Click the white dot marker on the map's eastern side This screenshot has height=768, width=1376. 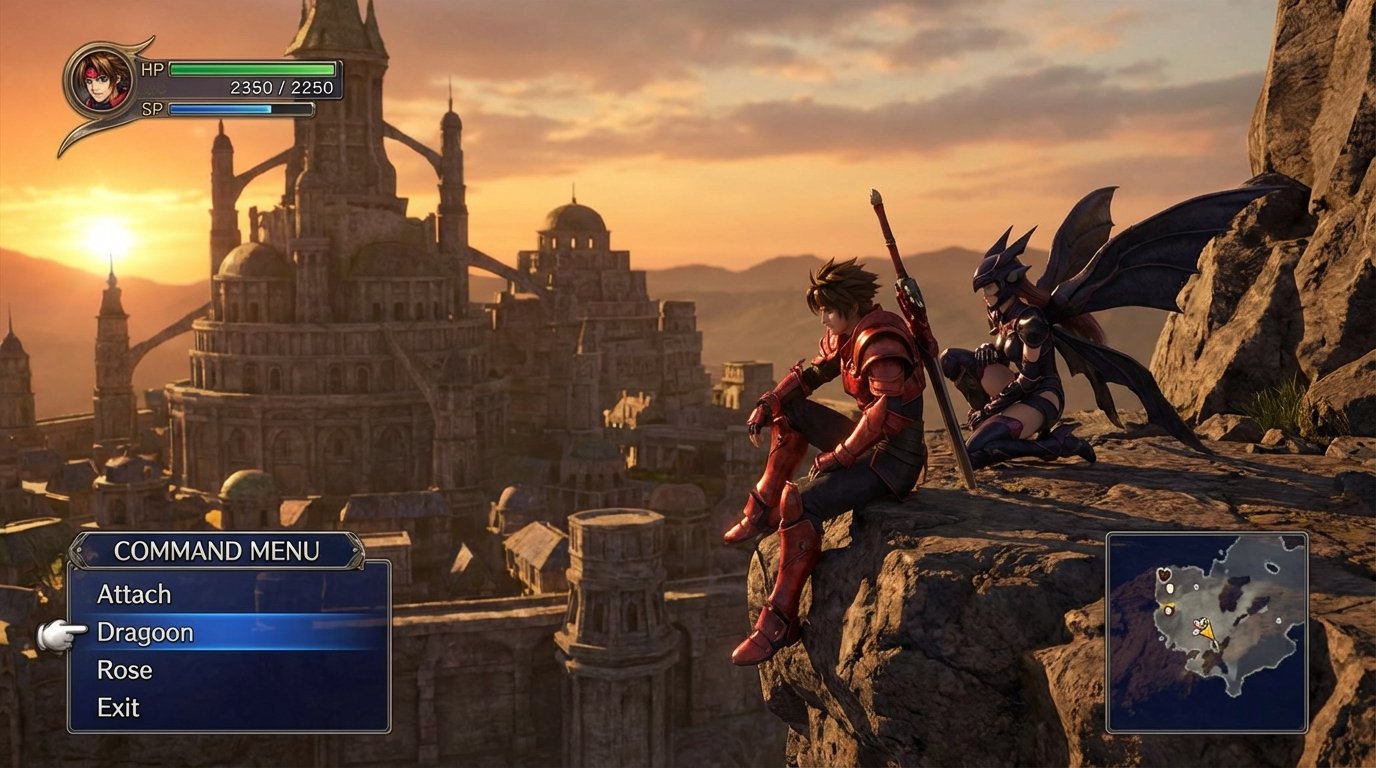click(x=1279, y=620)
